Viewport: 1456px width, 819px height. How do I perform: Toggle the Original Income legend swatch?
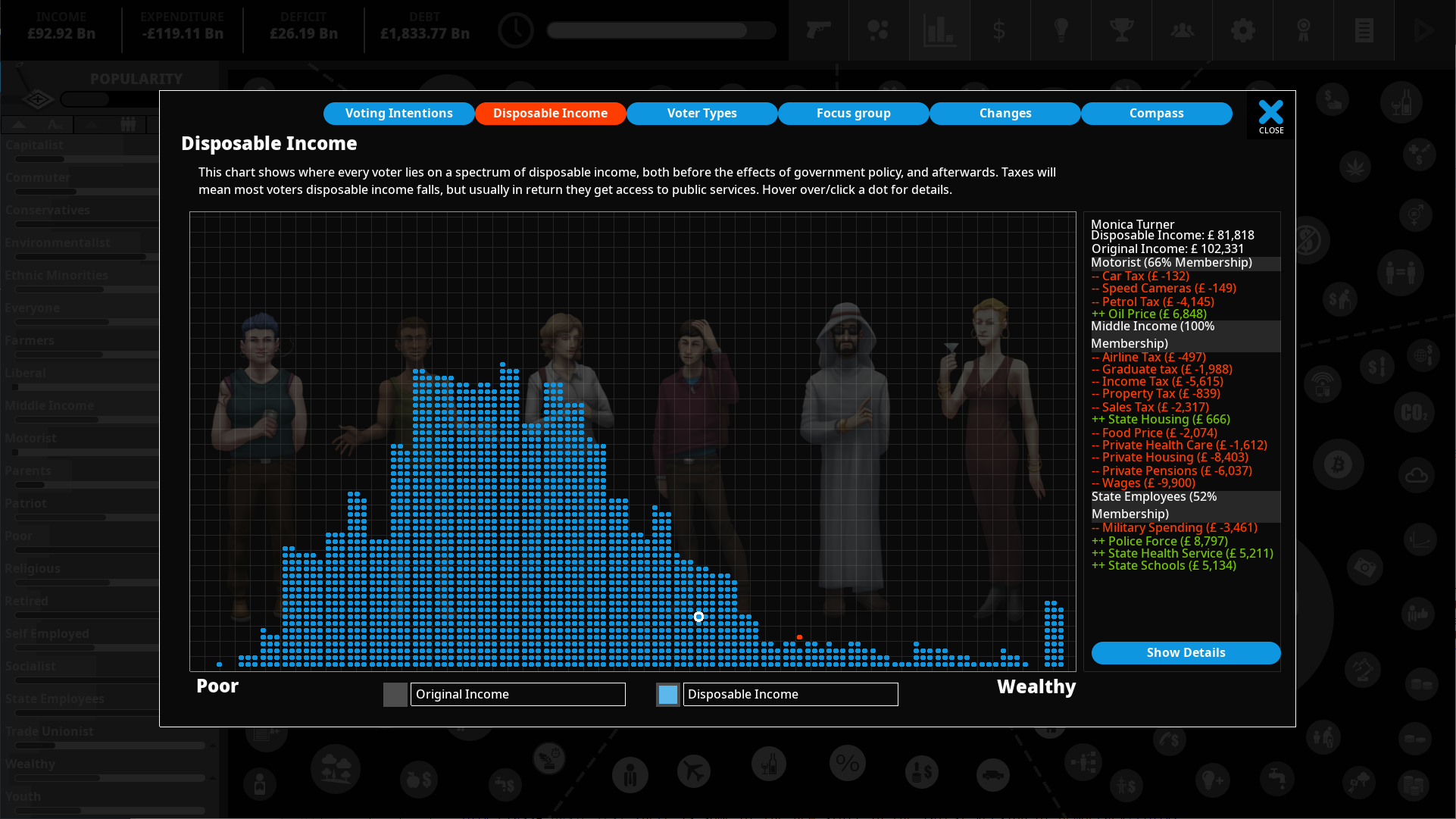point(395,695)
